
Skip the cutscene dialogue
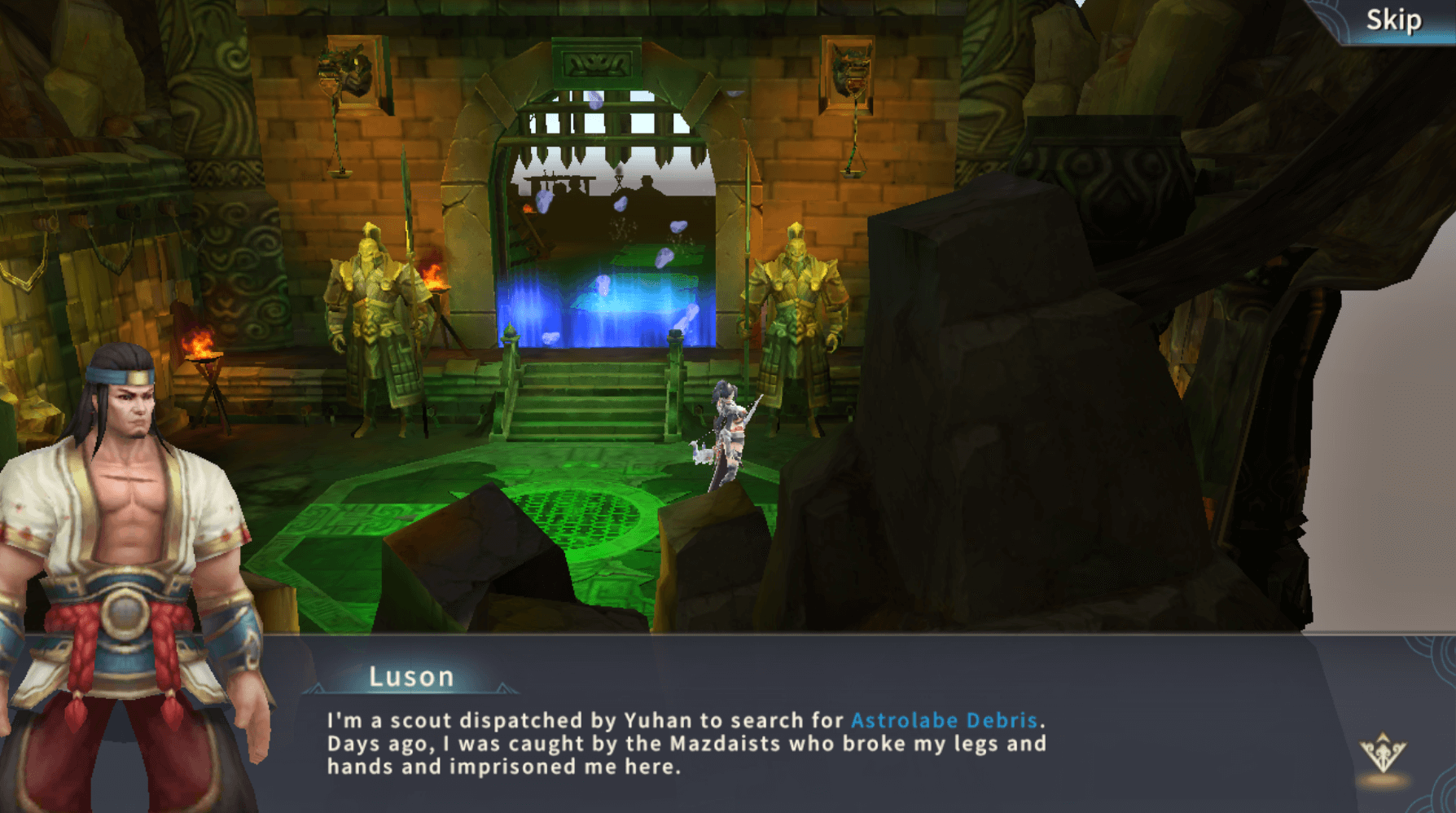[x=1393, y=20]
